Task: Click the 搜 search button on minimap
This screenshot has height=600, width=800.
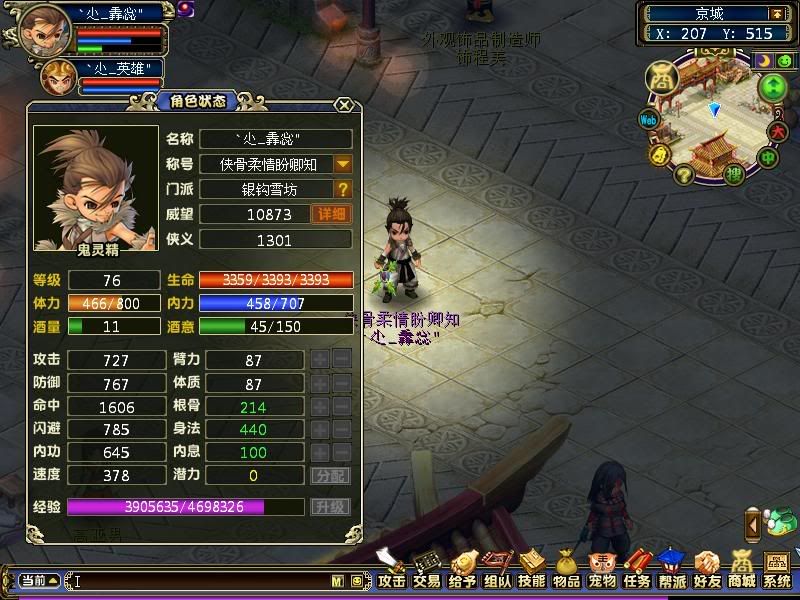Action: [x=733, y=176]
